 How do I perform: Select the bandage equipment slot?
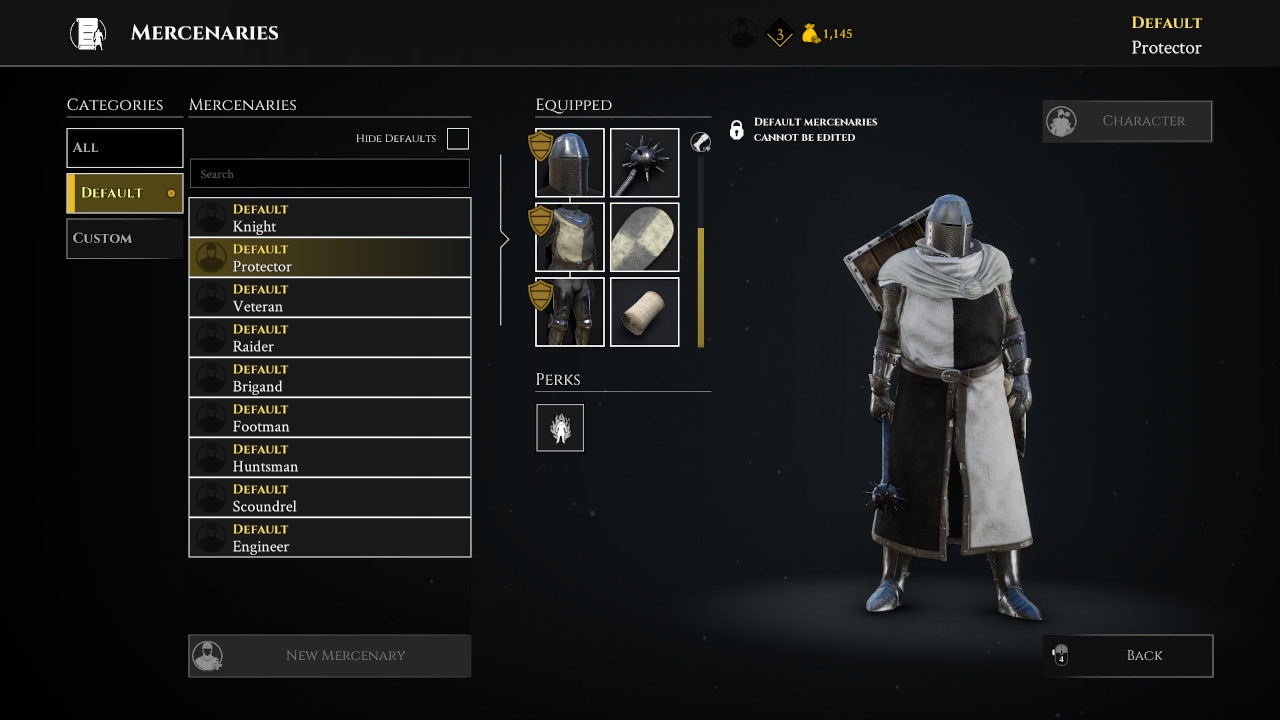tap(645, 312)
